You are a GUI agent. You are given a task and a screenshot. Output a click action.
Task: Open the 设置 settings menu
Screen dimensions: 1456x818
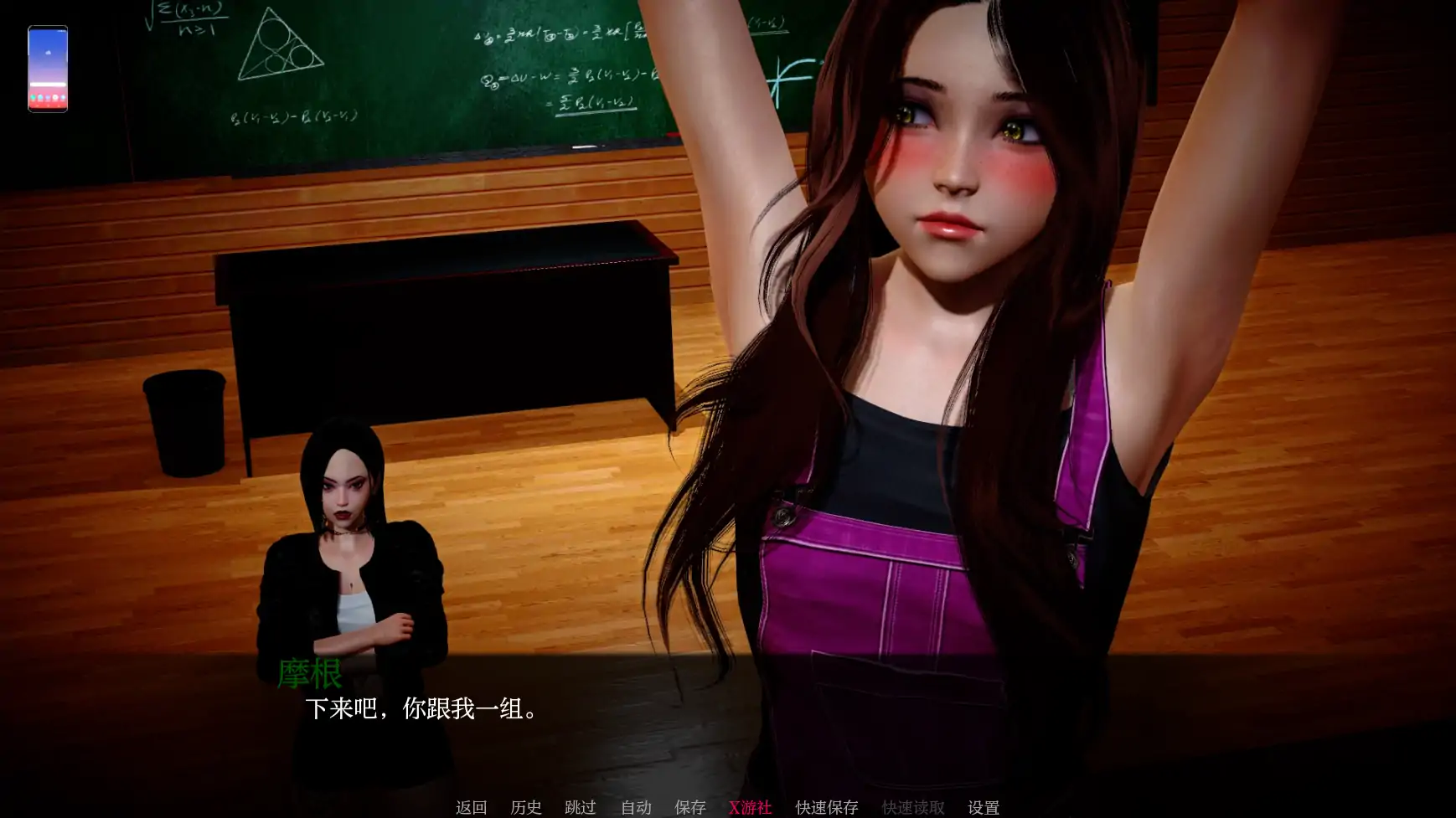[x=983, y=807]
